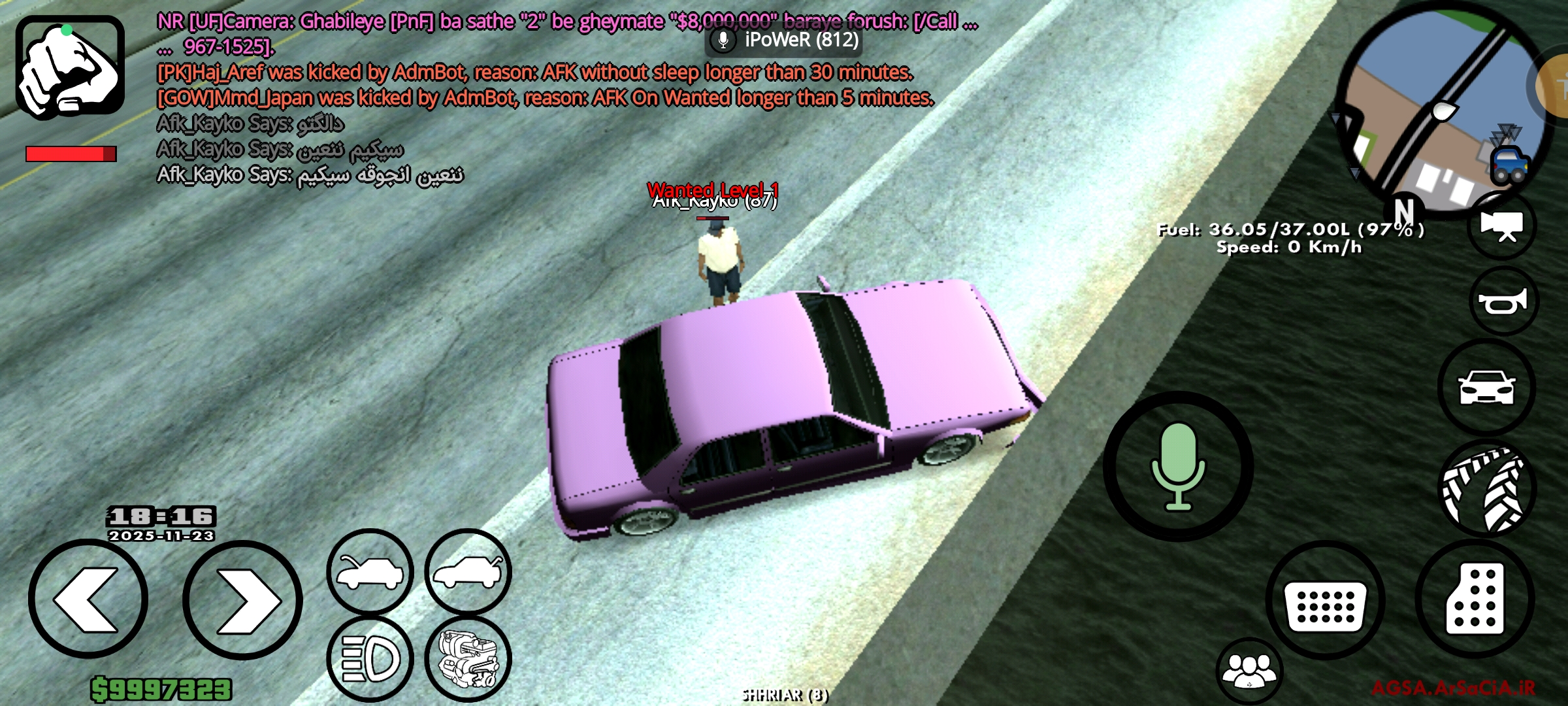Tap the open hood icon
Image resolution: width=1568 pixels, height=706 pixels.
point(368,571)
